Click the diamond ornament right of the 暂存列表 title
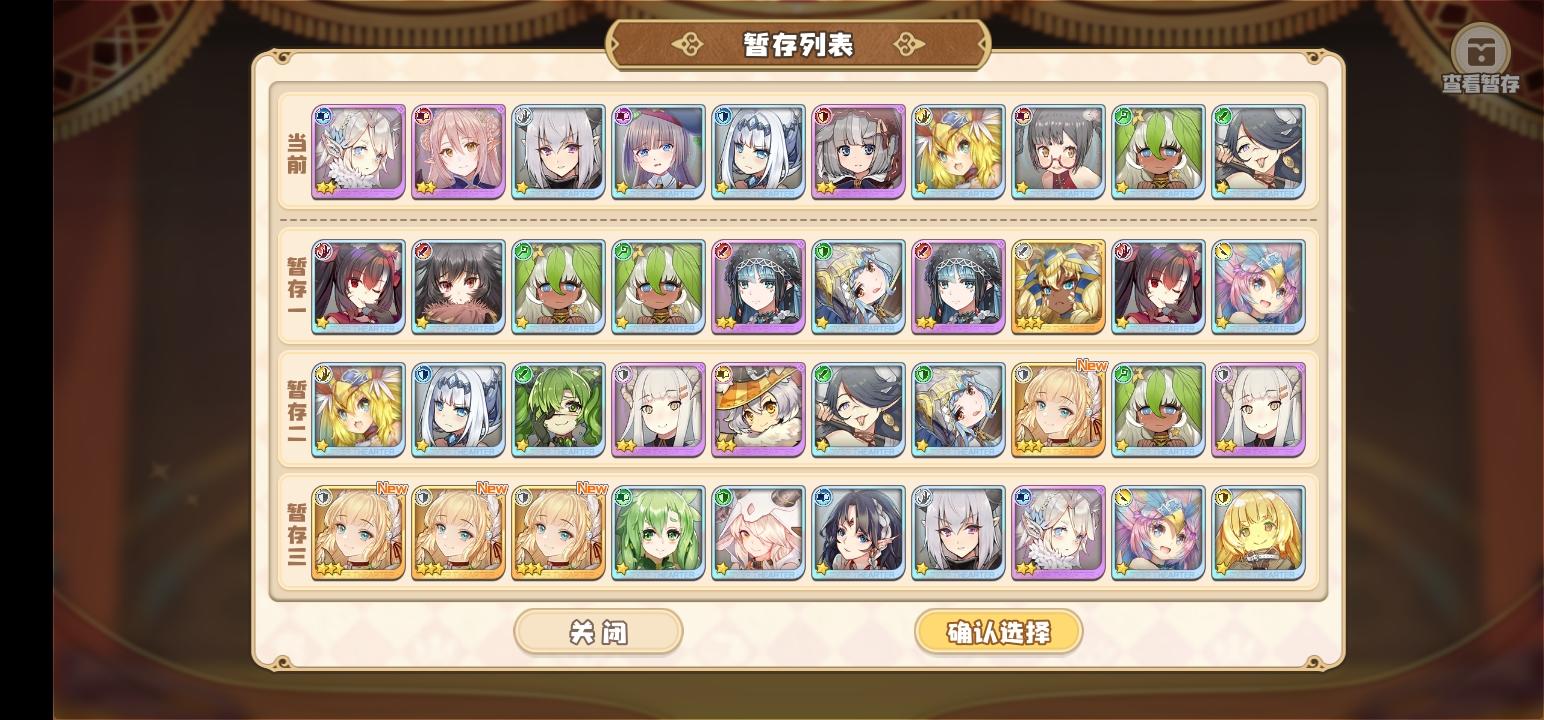Screen dimensions: 1544x720 (x=906, y=43)
